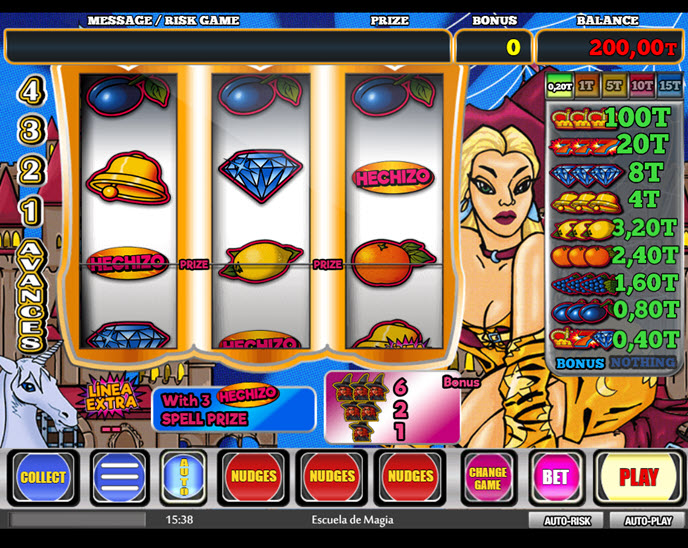Image resolution: width=688 pixels, height=548 pixels.
Task: Open the three-line menu button
Action: (119, 477)
